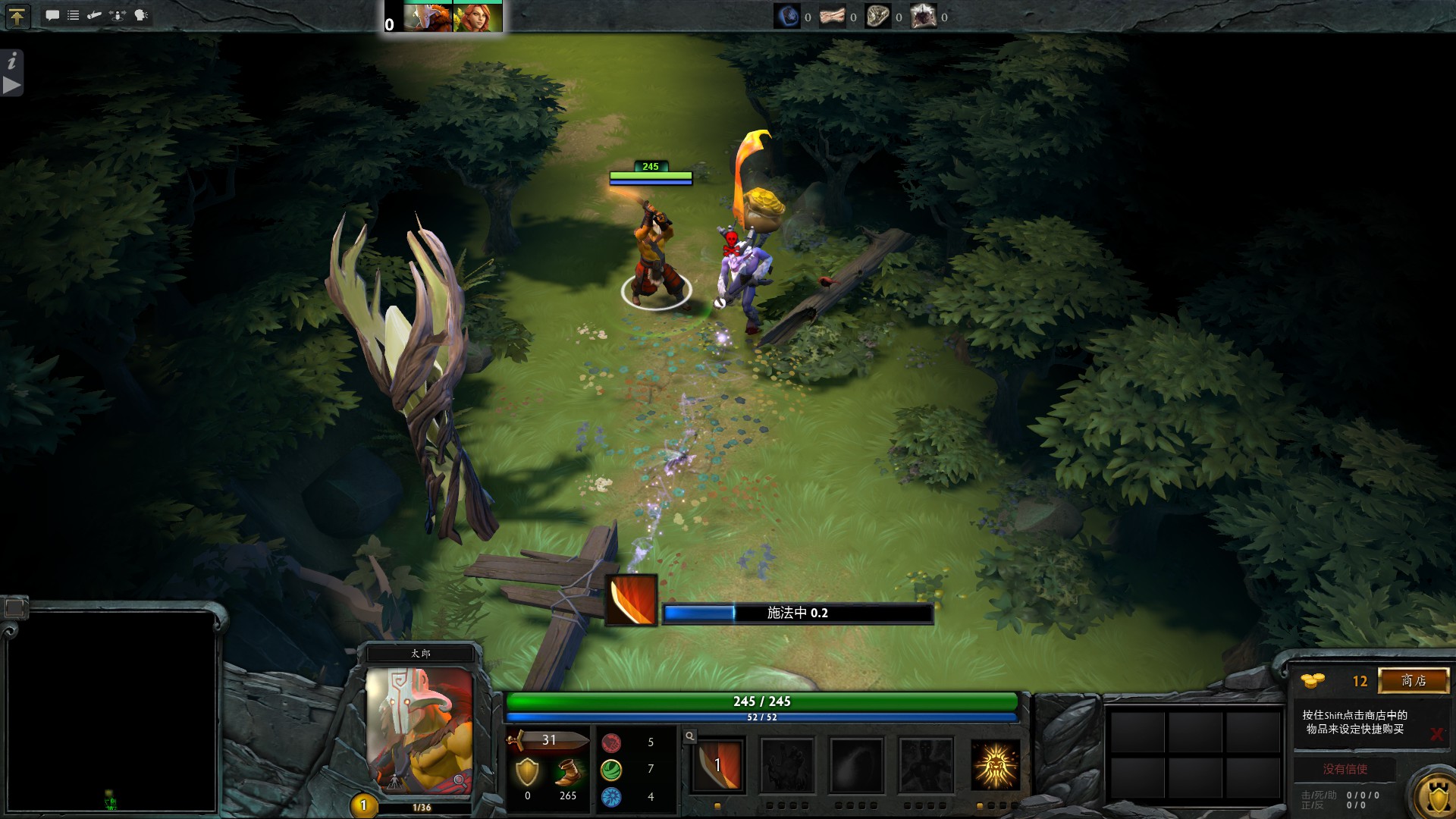The image size is (1456, 819).
Task: Click the magnifier above the ability bar
Action: tap(689, 736)
